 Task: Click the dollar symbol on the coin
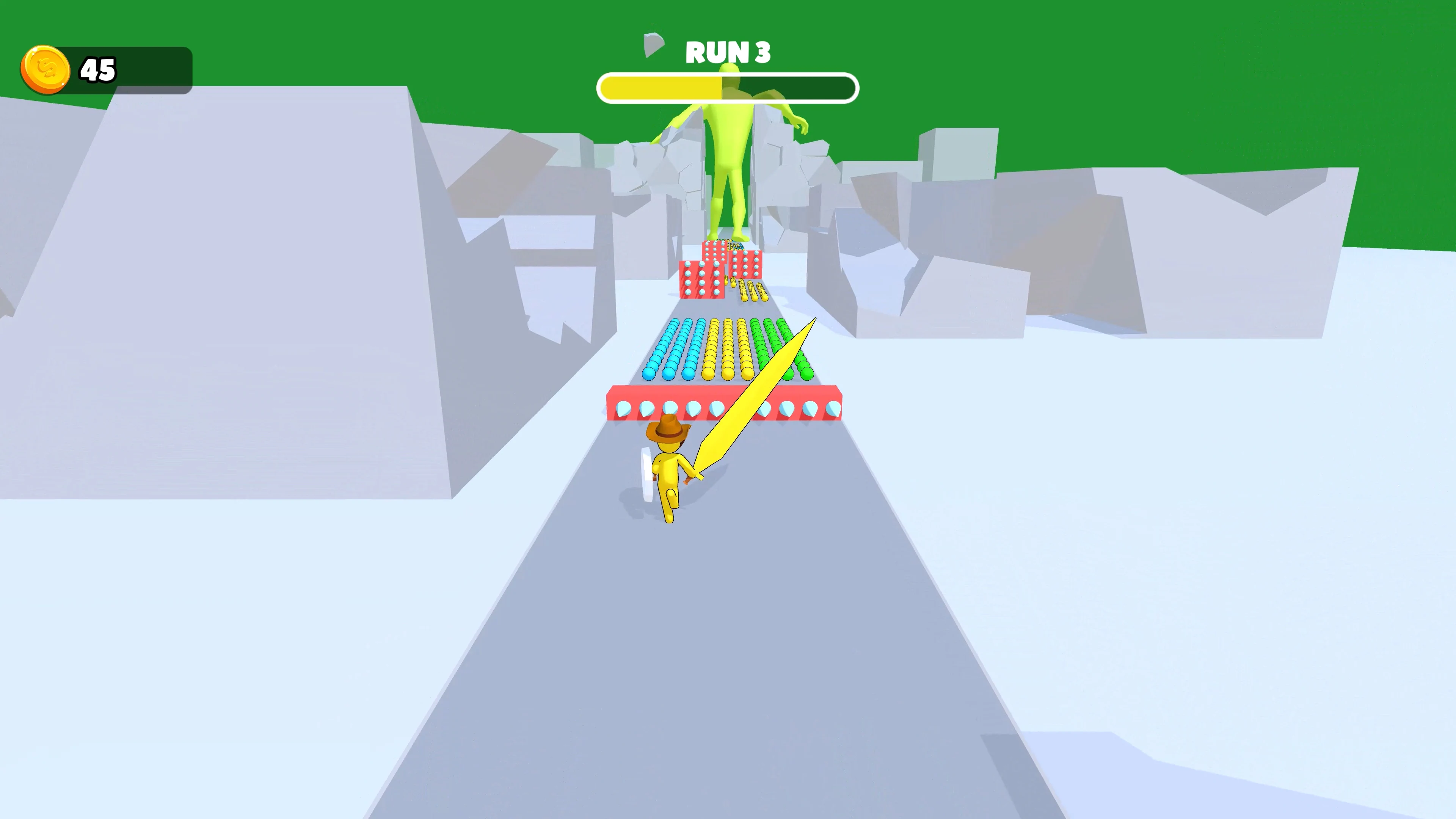[x=46, y=68]
